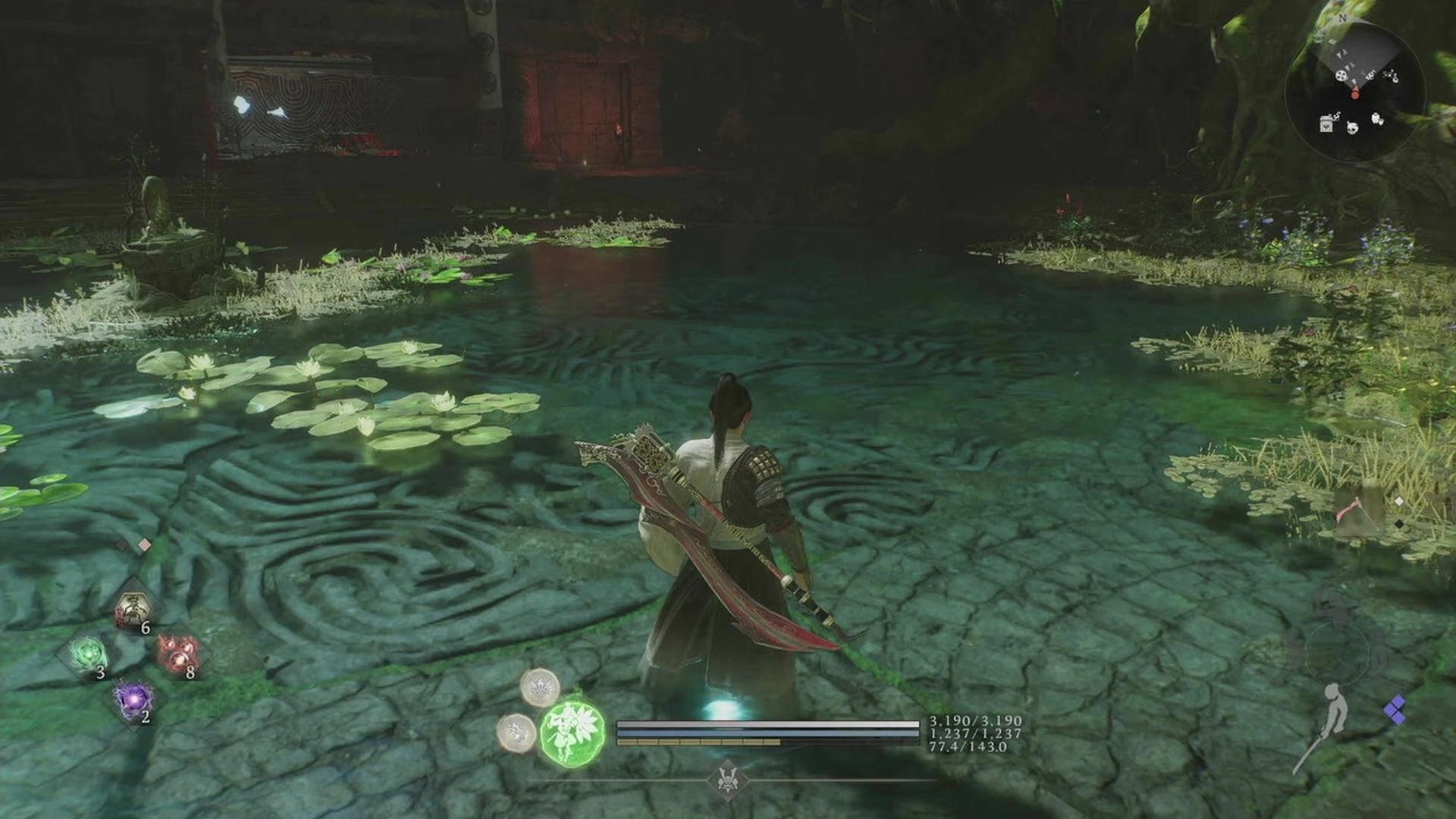The height and width of the screenshot is (819, 1456).
Task: Select the kanji talisman item with 6 charges
Action: coord(134,610)
